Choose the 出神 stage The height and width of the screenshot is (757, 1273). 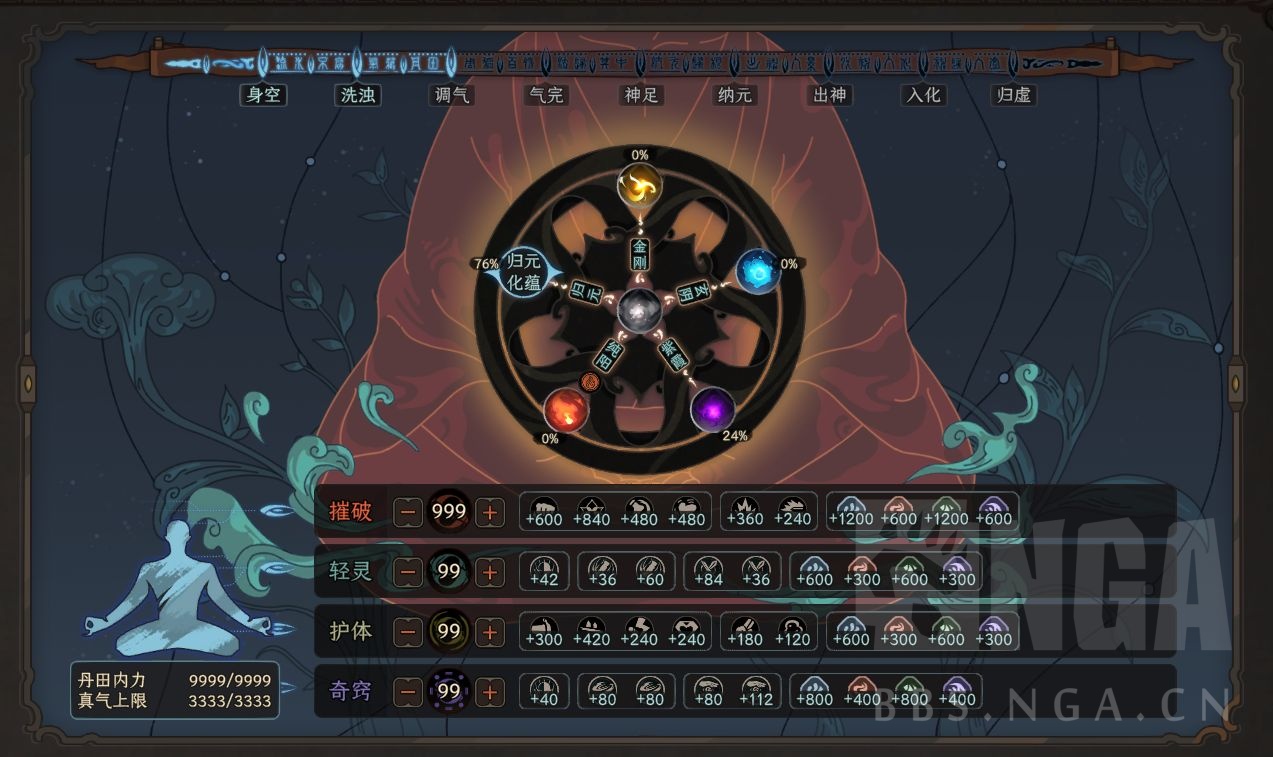point(829,95)
